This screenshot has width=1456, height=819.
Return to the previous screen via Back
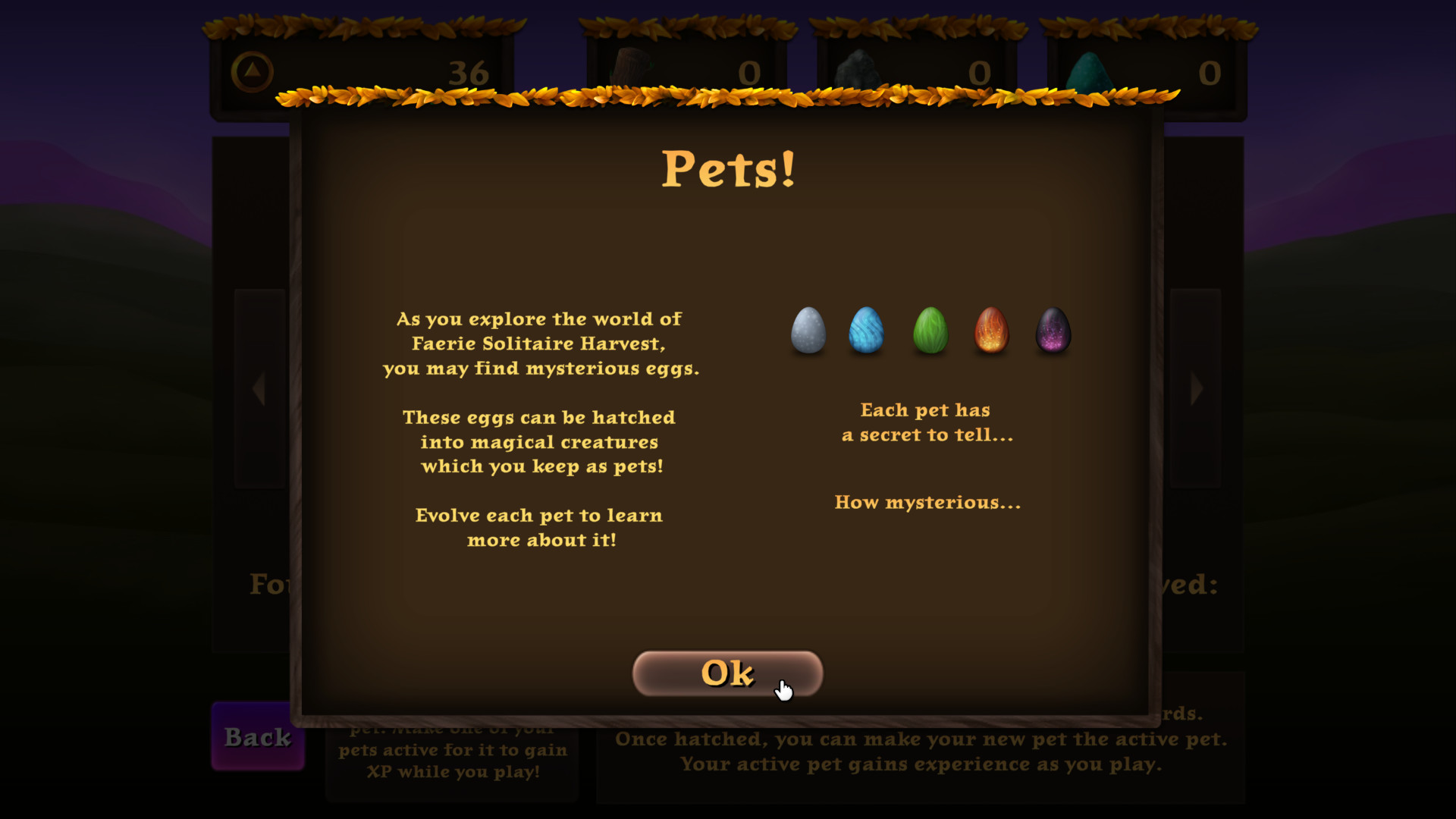click(258, 737)
